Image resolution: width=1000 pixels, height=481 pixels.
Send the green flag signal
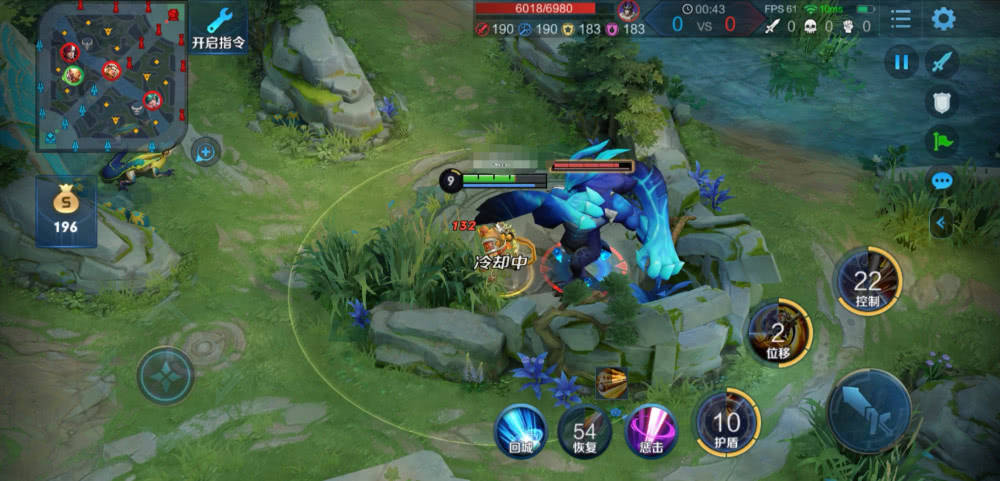pos(942,141)
